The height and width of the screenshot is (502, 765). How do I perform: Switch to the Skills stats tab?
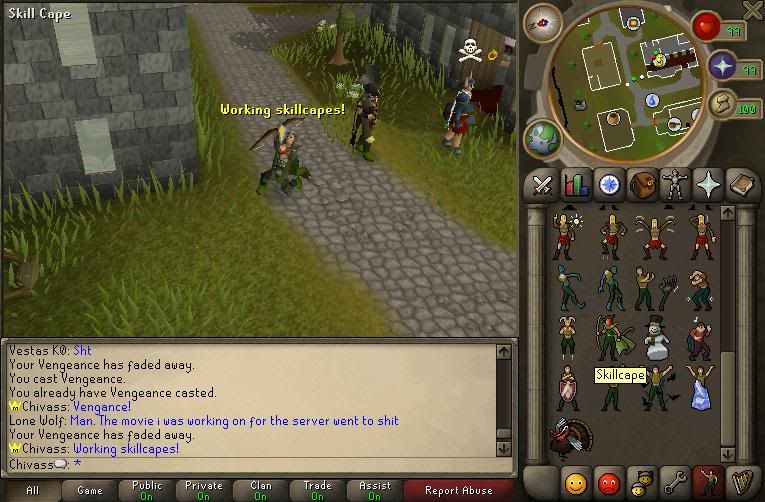click(576, 185)
